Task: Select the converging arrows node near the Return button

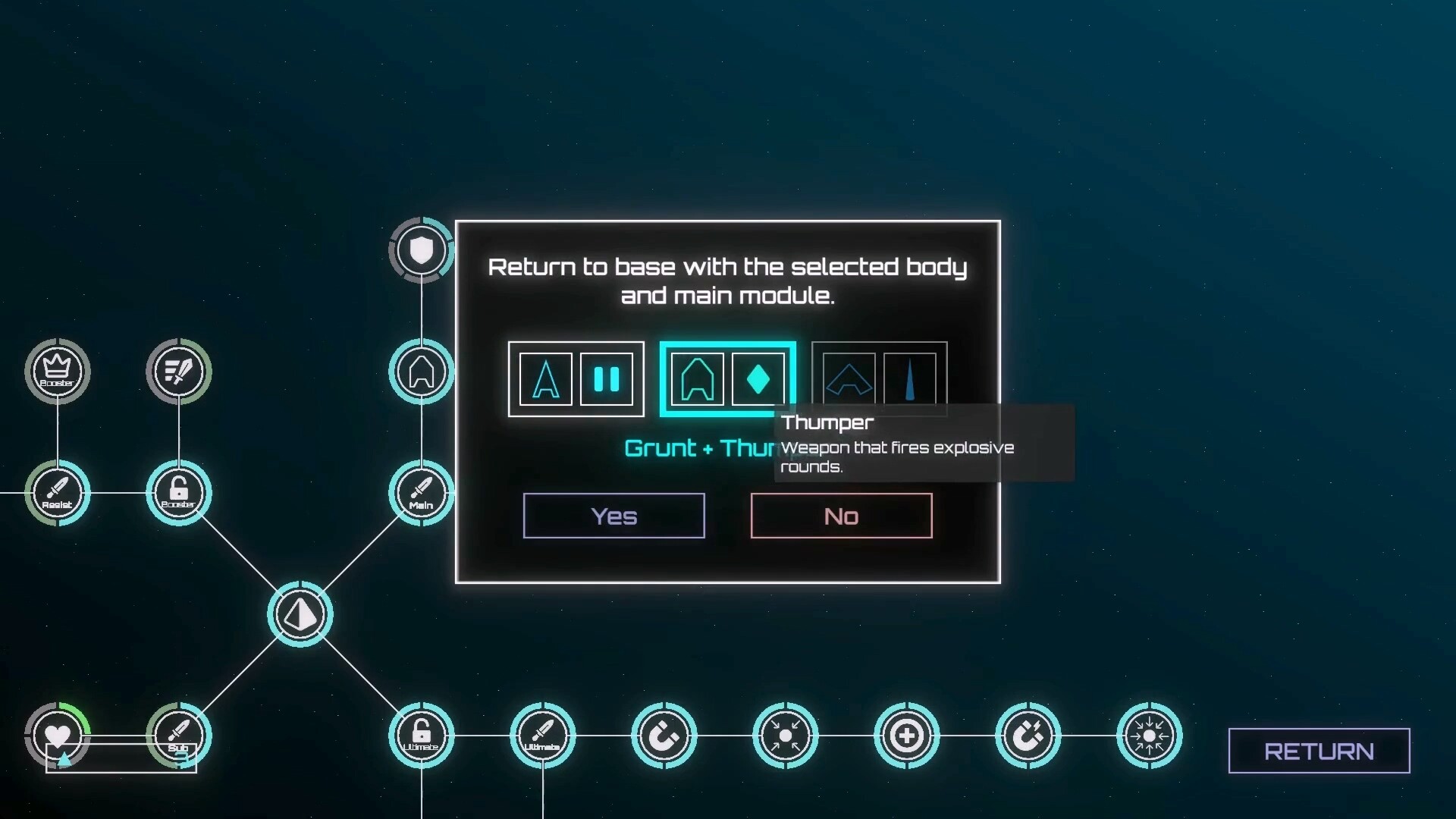Action: pyautogui.click(x=1150, y=734)
